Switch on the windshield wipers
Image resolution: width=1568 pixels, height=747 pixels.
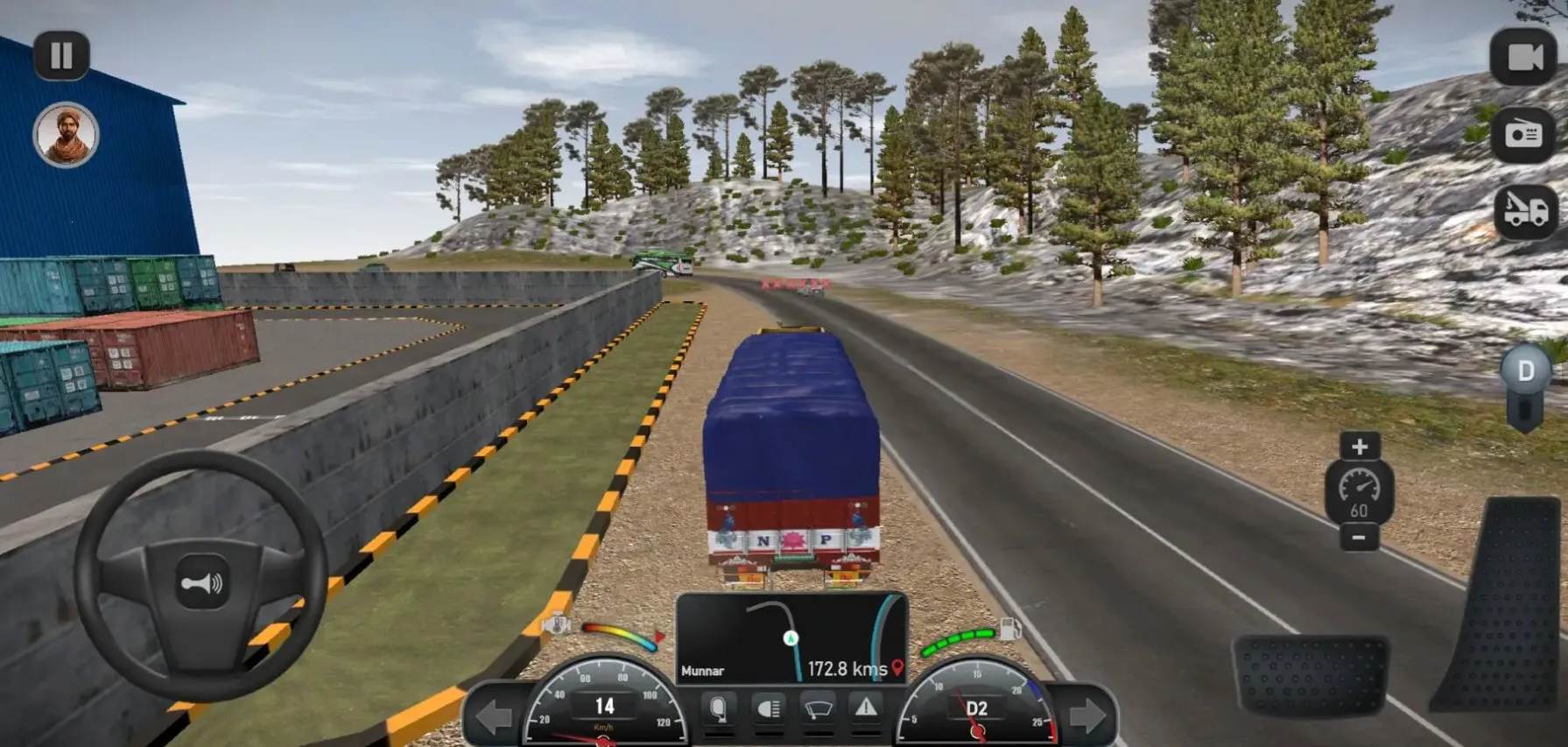[x=818, y=708]
